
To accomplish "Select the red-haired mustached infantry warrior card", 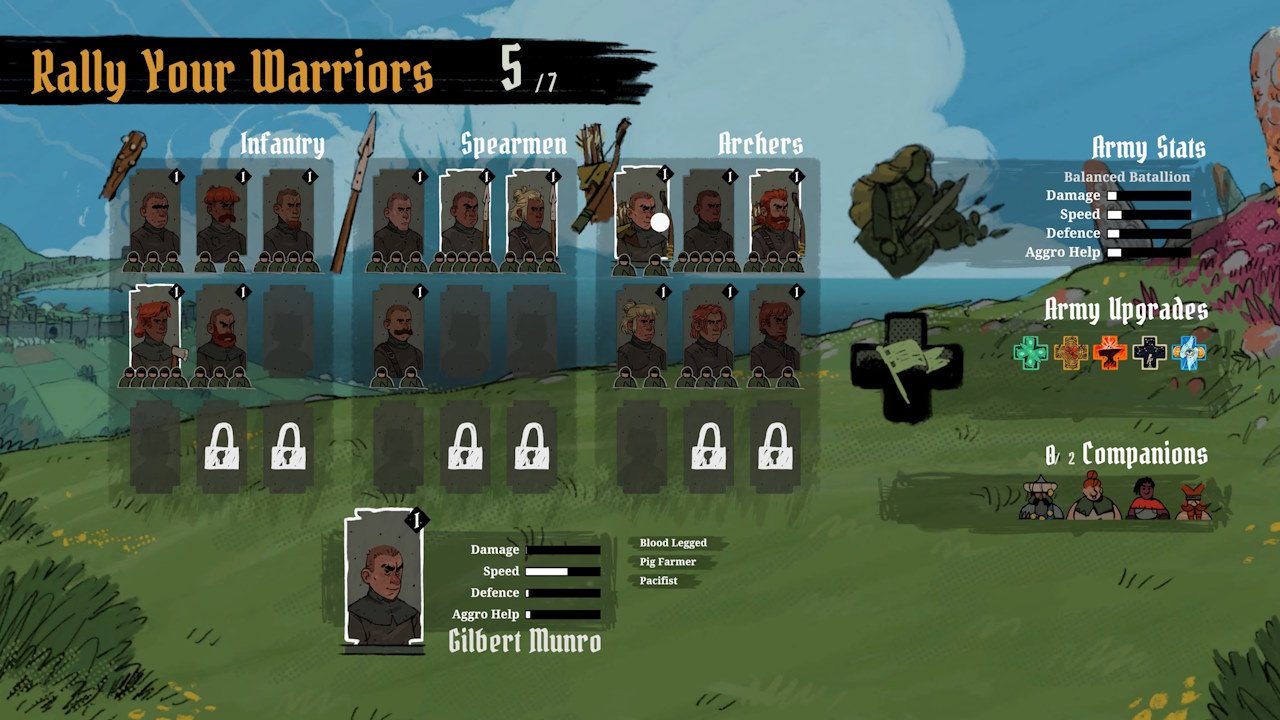I will 221,218.
